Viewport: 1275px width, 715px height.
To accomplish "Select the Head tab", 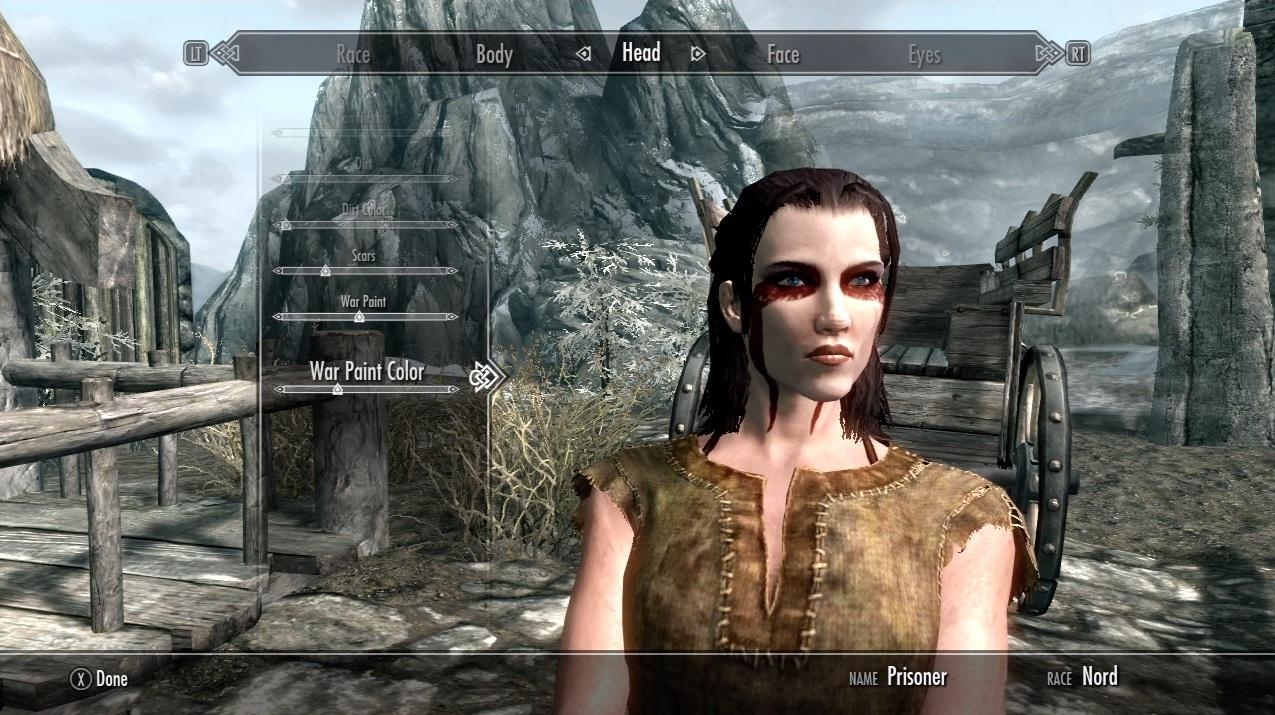I will [x=641, y=53].
